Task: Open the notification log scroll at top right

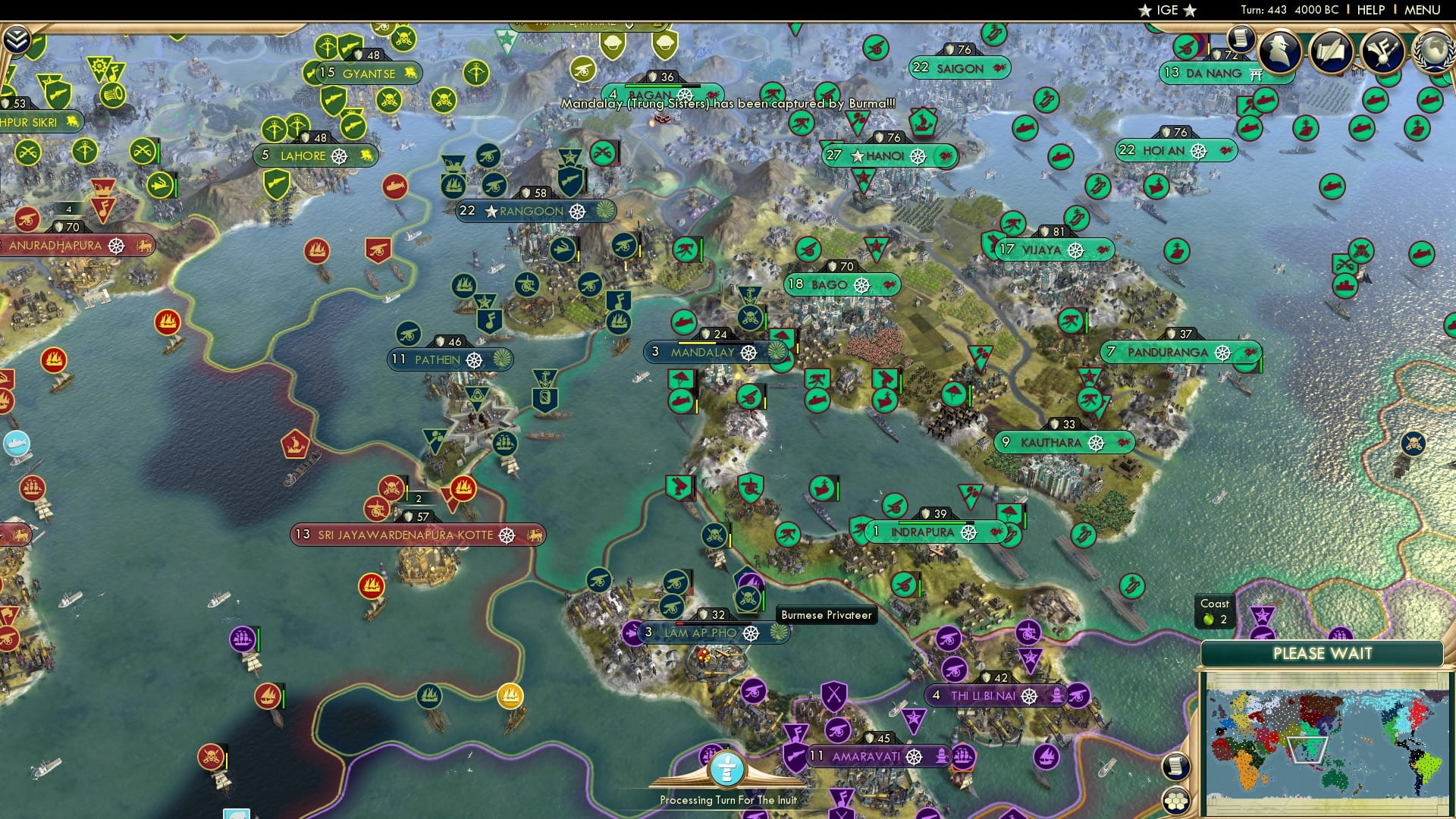Action: tap(1241, 38)
